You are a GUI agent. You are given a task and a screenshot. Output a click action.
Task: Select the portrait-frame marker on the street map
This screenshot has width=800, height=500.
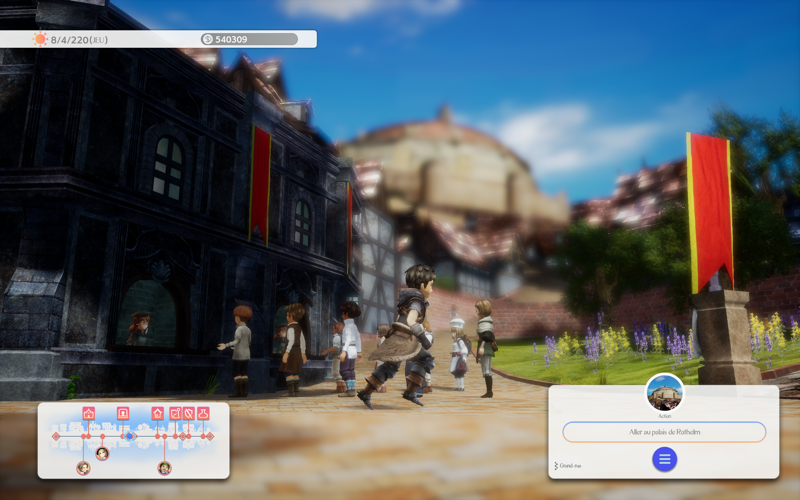coord(123,413)
